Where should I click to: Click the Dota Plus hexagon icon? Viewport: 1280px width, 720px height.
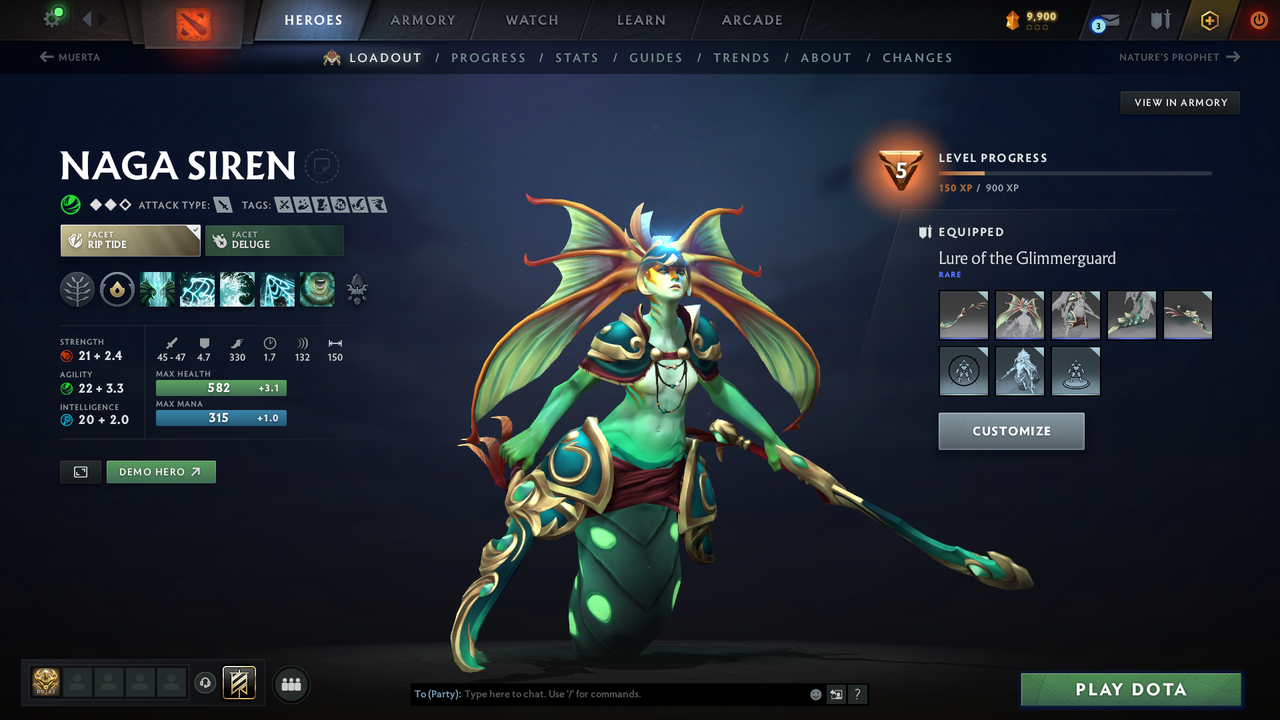coord(1209,20)
